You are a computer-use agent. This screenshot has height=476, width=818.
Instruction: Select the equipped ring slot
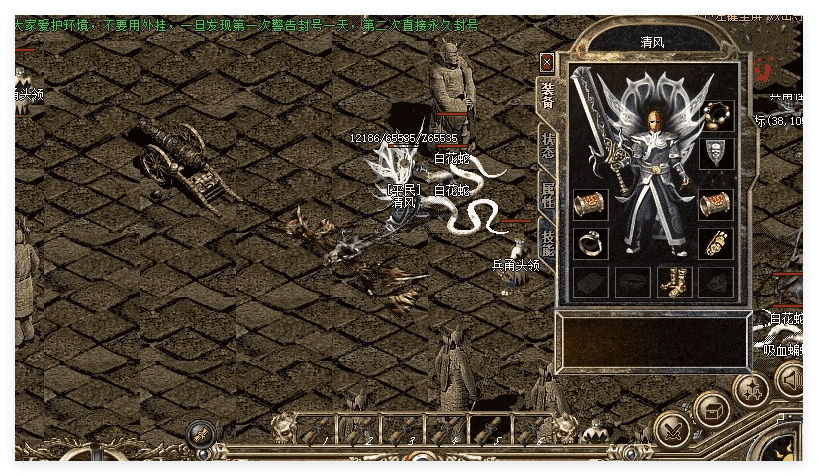(589, 242)
